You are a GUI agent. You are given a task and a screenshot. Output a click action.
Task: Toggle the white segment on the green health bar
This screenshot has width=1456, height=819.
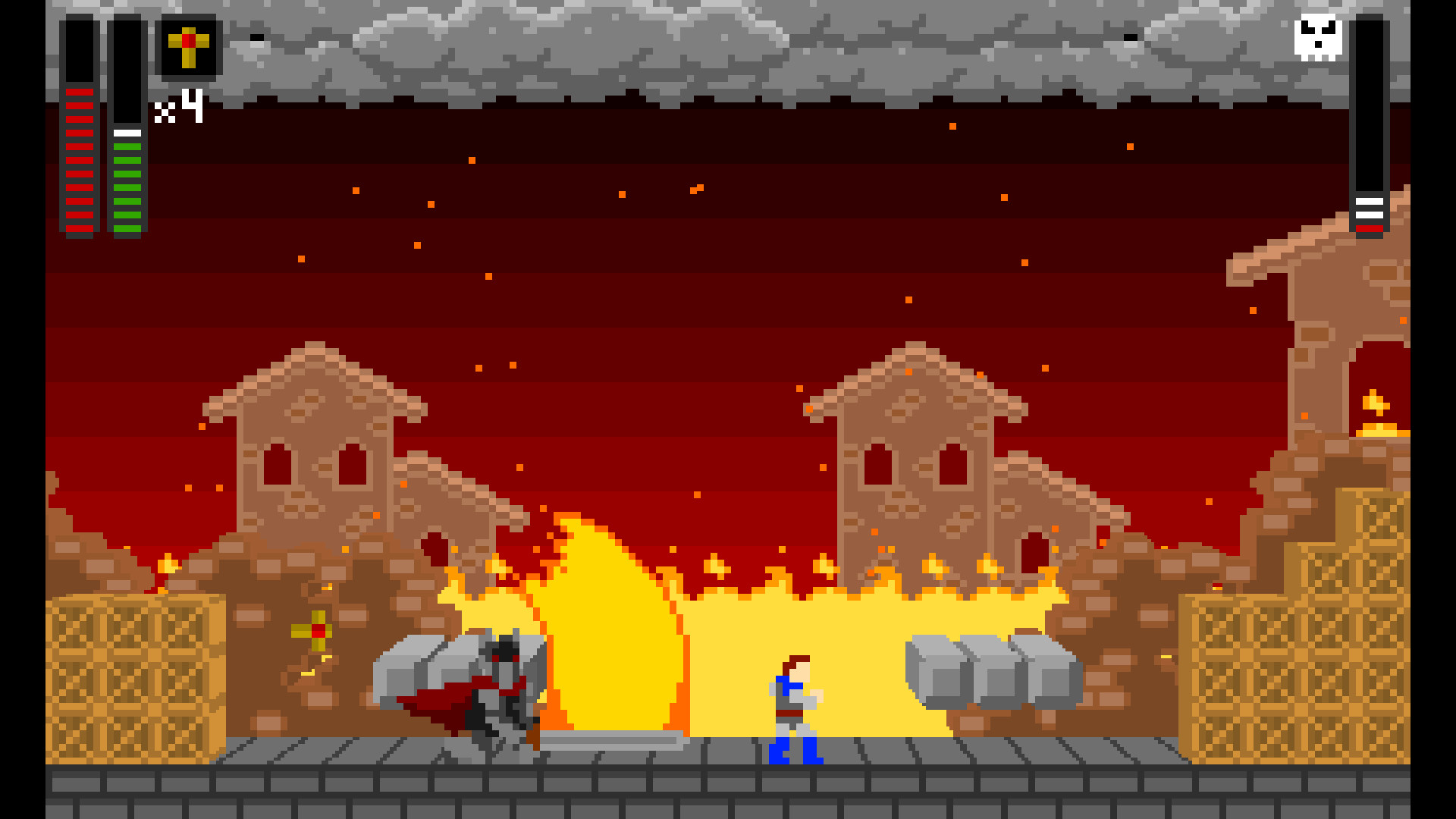tap(126, 131)
